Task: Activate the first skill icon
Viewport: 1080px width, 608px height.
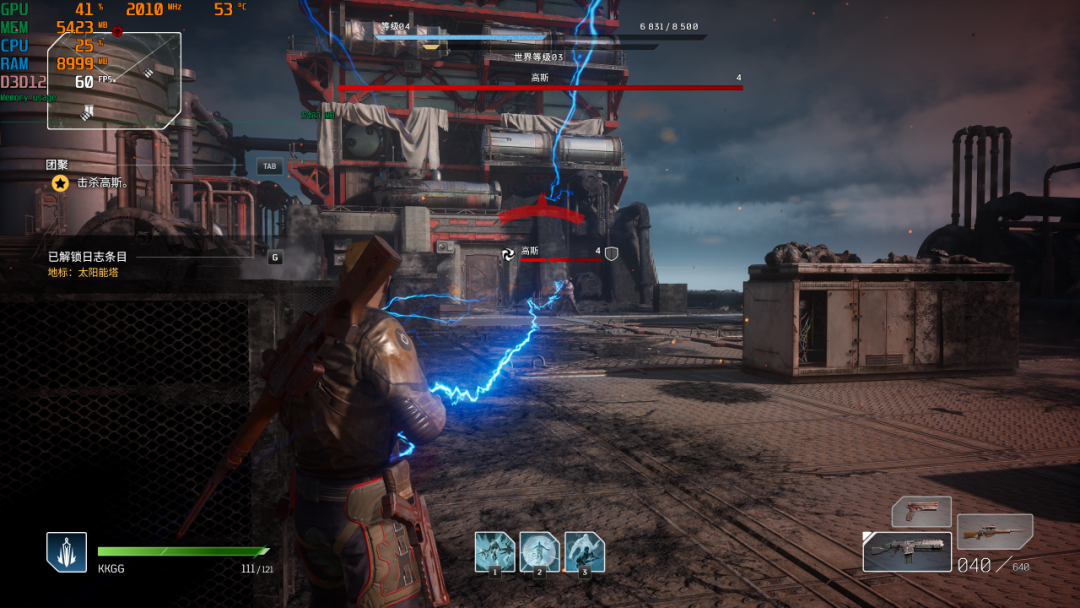Action: click(x=494, y=551)
